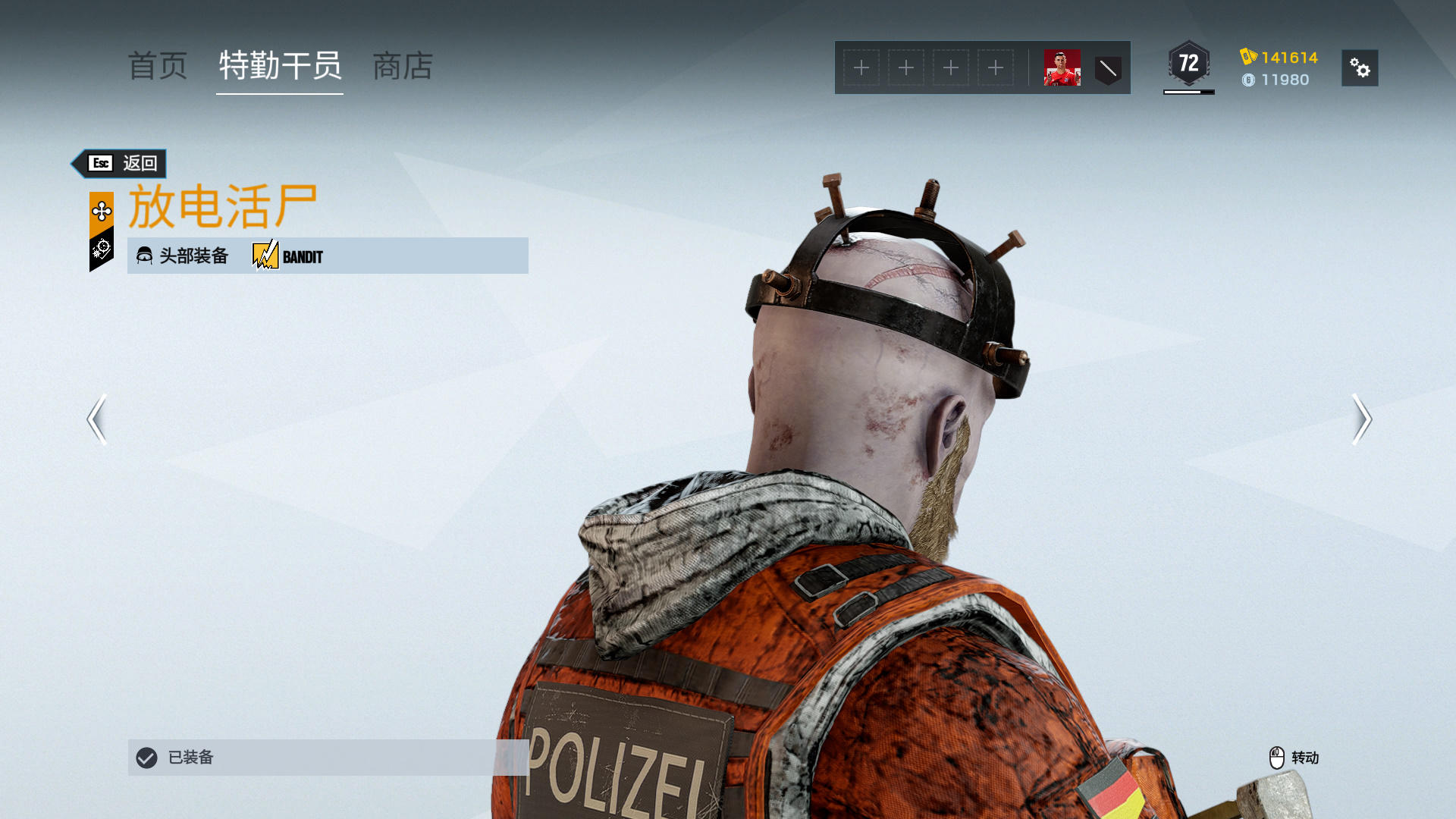
Task: Show the previous headgear with left arrow
Action: (x=97, y=419)
